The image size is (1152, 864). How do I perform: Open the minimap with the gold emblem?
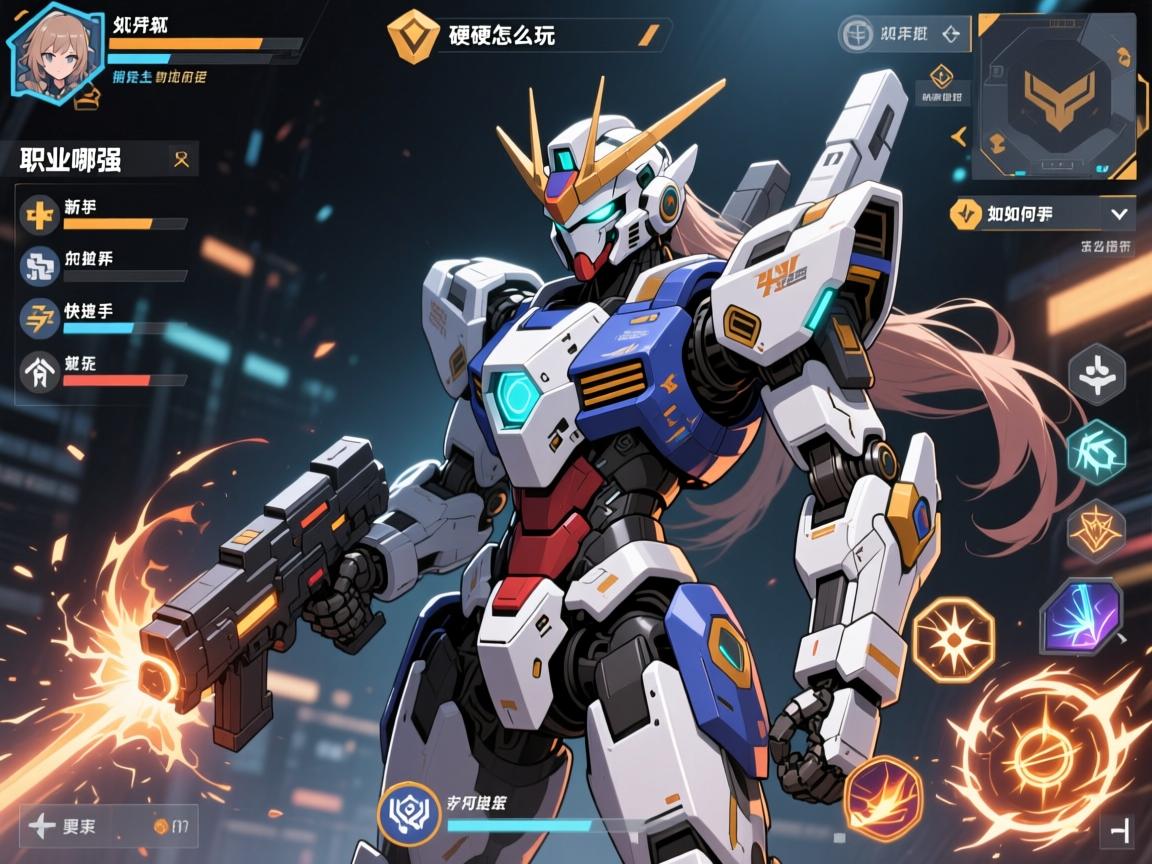coord(1055,96)
